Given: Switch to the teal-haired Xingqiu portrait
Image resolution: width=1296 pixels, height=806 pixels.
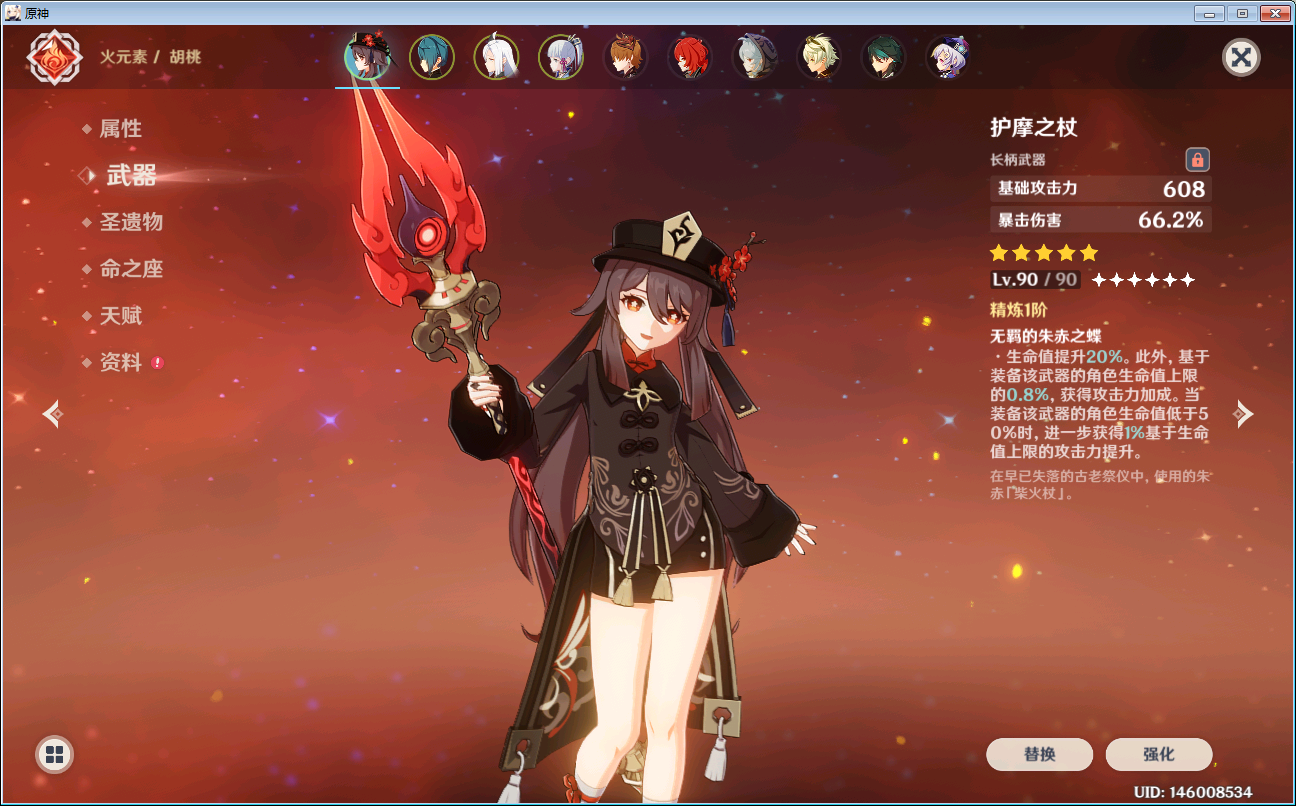Looking at the screenshot, I should tap(432, 57).
